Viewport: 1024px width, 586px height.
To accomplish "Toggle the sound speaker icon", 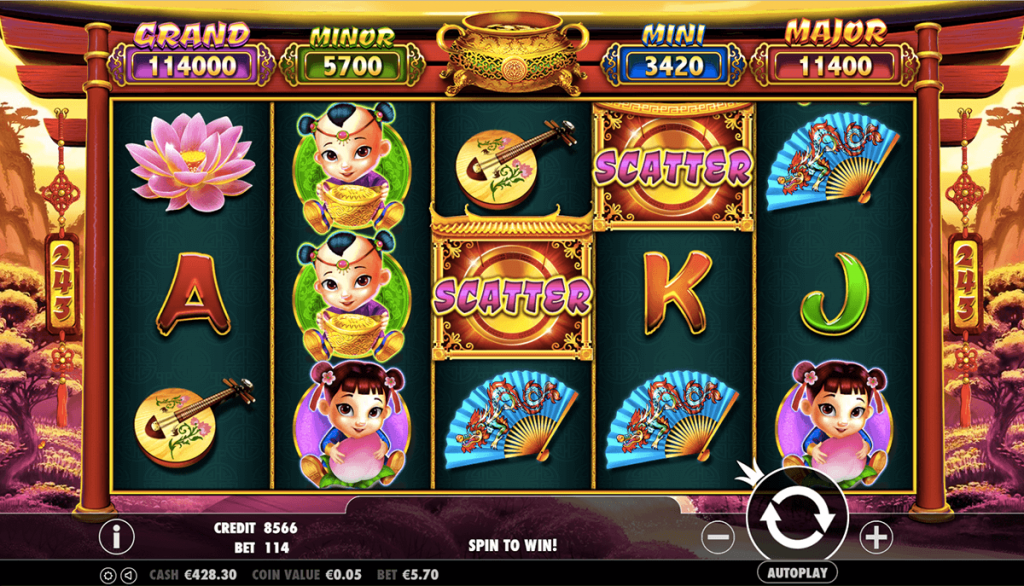I will pos(127,576).
